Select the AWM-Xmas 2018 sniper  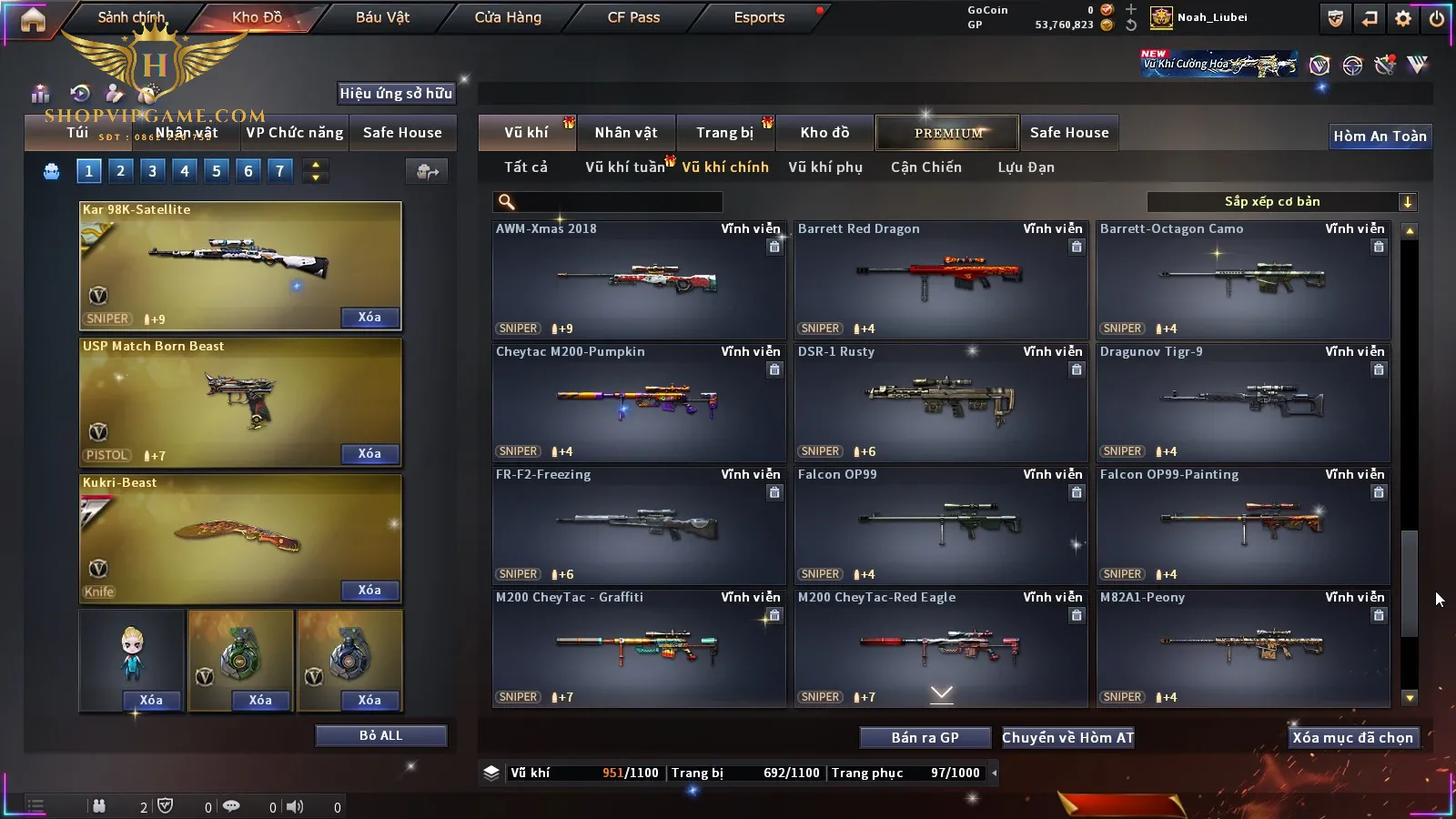click(638, 280)
